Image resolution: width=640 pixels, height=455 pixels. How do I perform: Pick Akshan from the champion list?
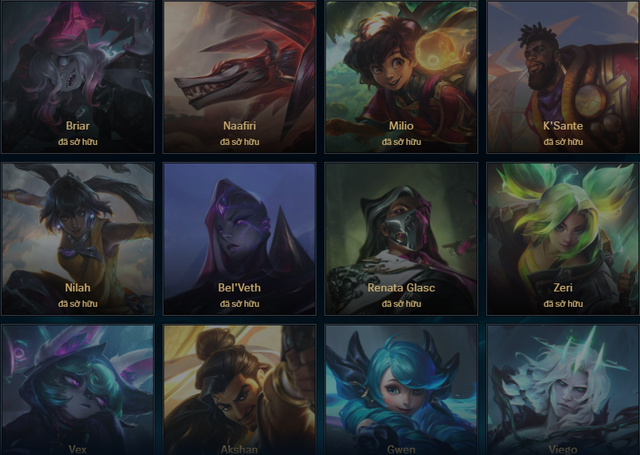[239, 390]
